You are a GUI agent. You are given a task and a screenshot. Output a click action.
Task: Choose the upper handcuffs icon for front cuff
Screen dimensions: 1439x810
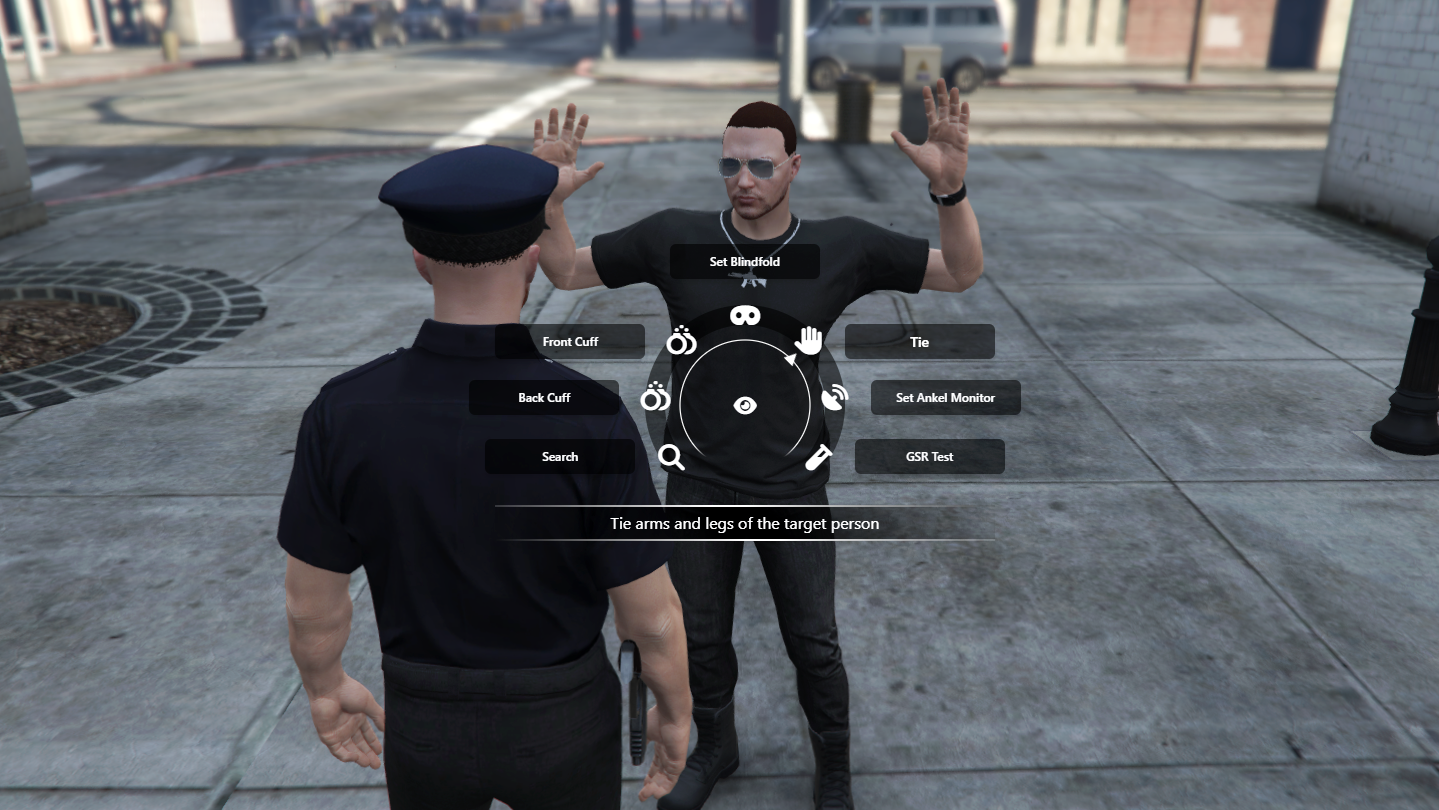(x=681, y=341)
